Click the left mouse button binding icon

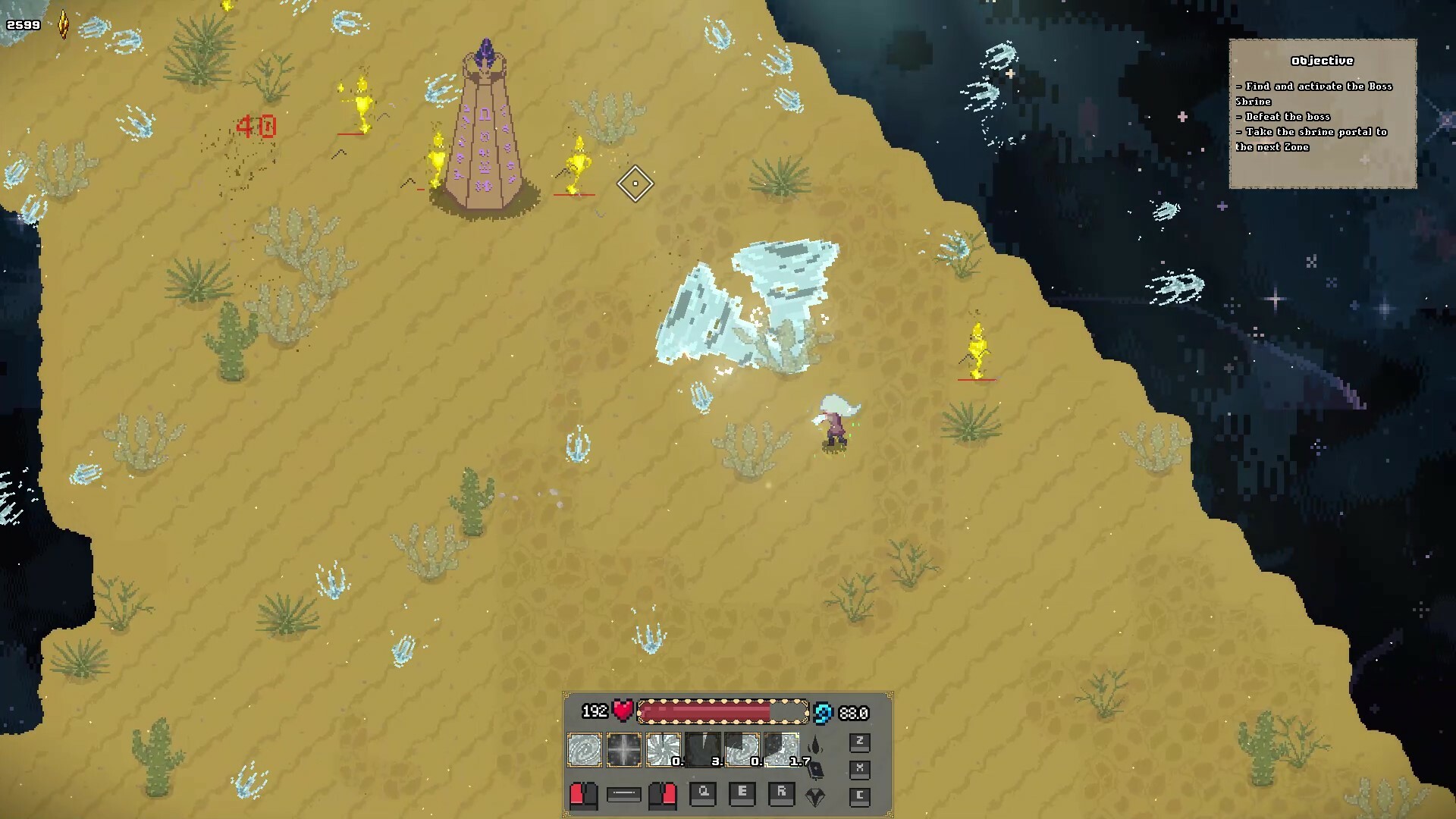click(x=584, y=795)
